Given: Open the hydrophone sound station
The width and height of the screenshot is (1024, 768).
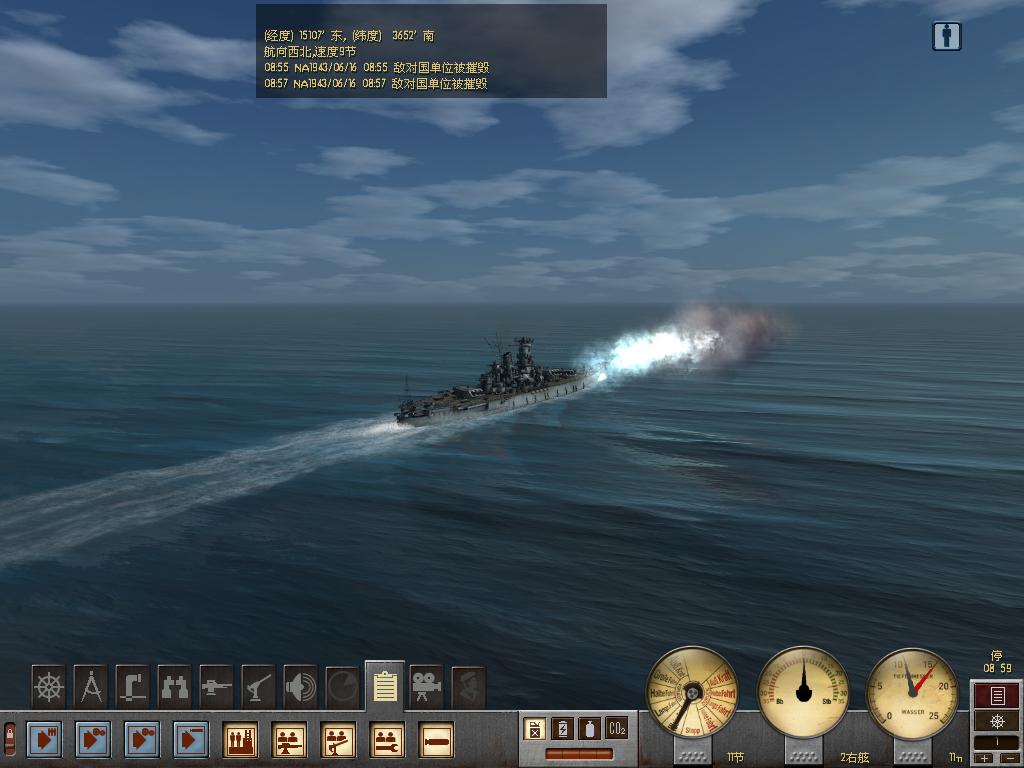Looking at the screenshot, I should (301, 687).
